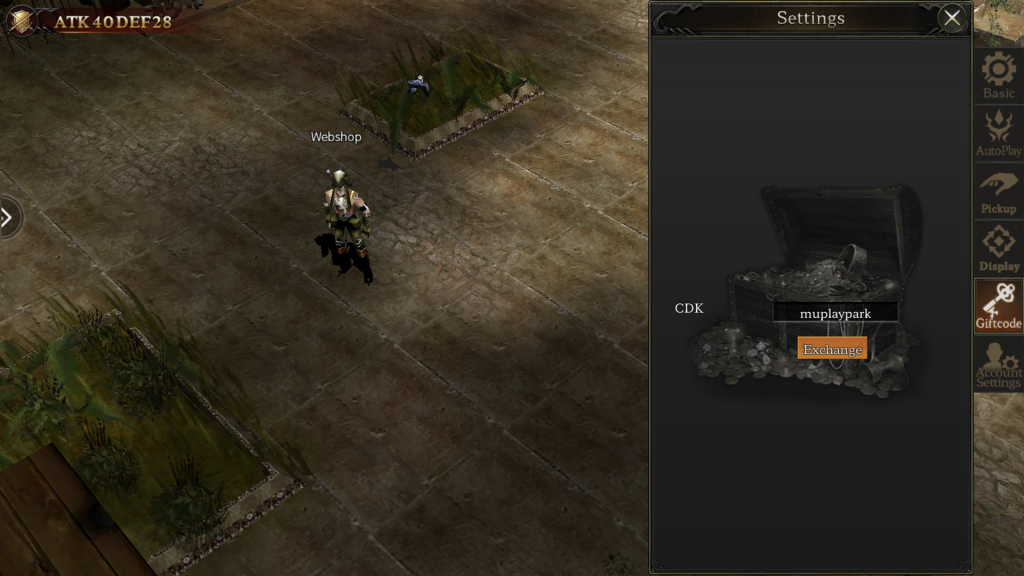Open the Basic settings tab
1024x576 pixels.
pos(998,75)
